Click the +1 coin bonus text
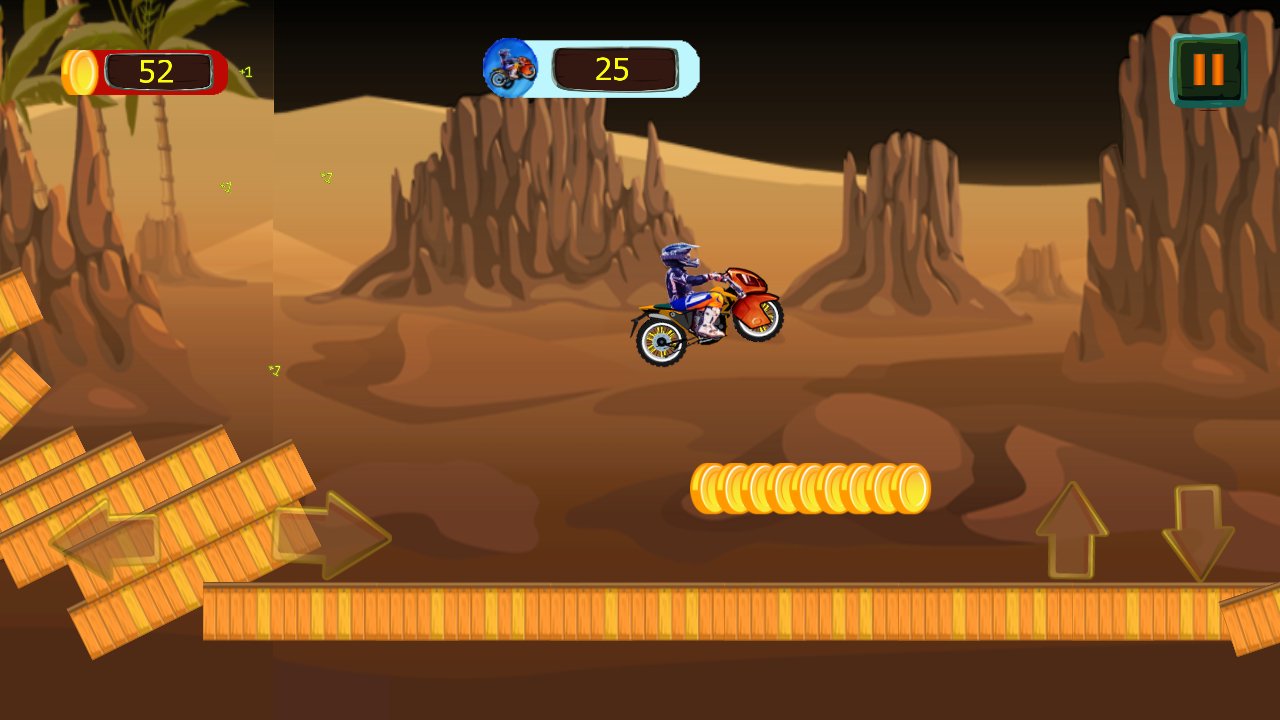Viewport: 1280px width, 720px height. [246, 71]
